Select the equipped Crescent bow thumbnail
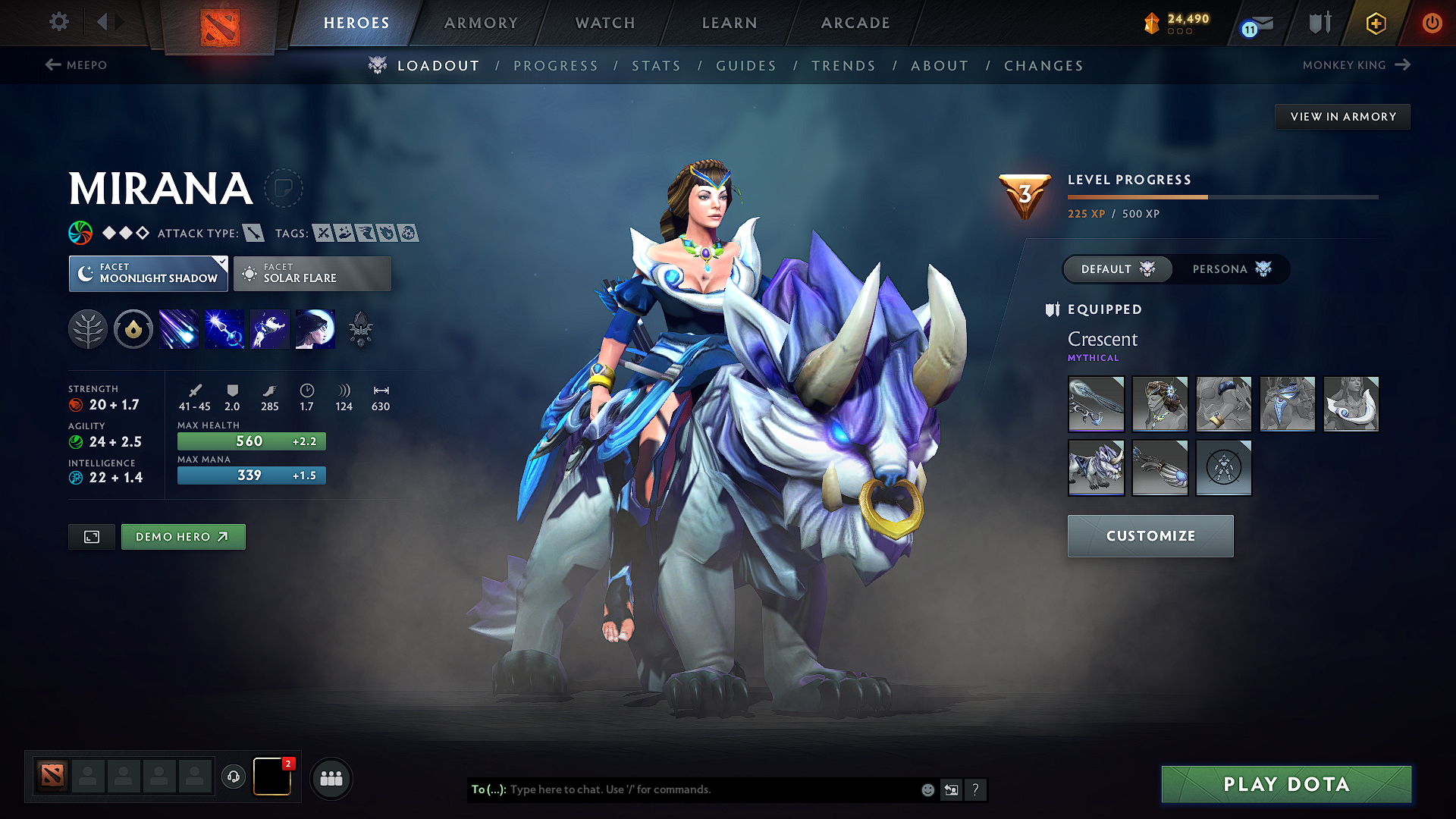Viewport: 1456px width, 819px height. 1096,404
